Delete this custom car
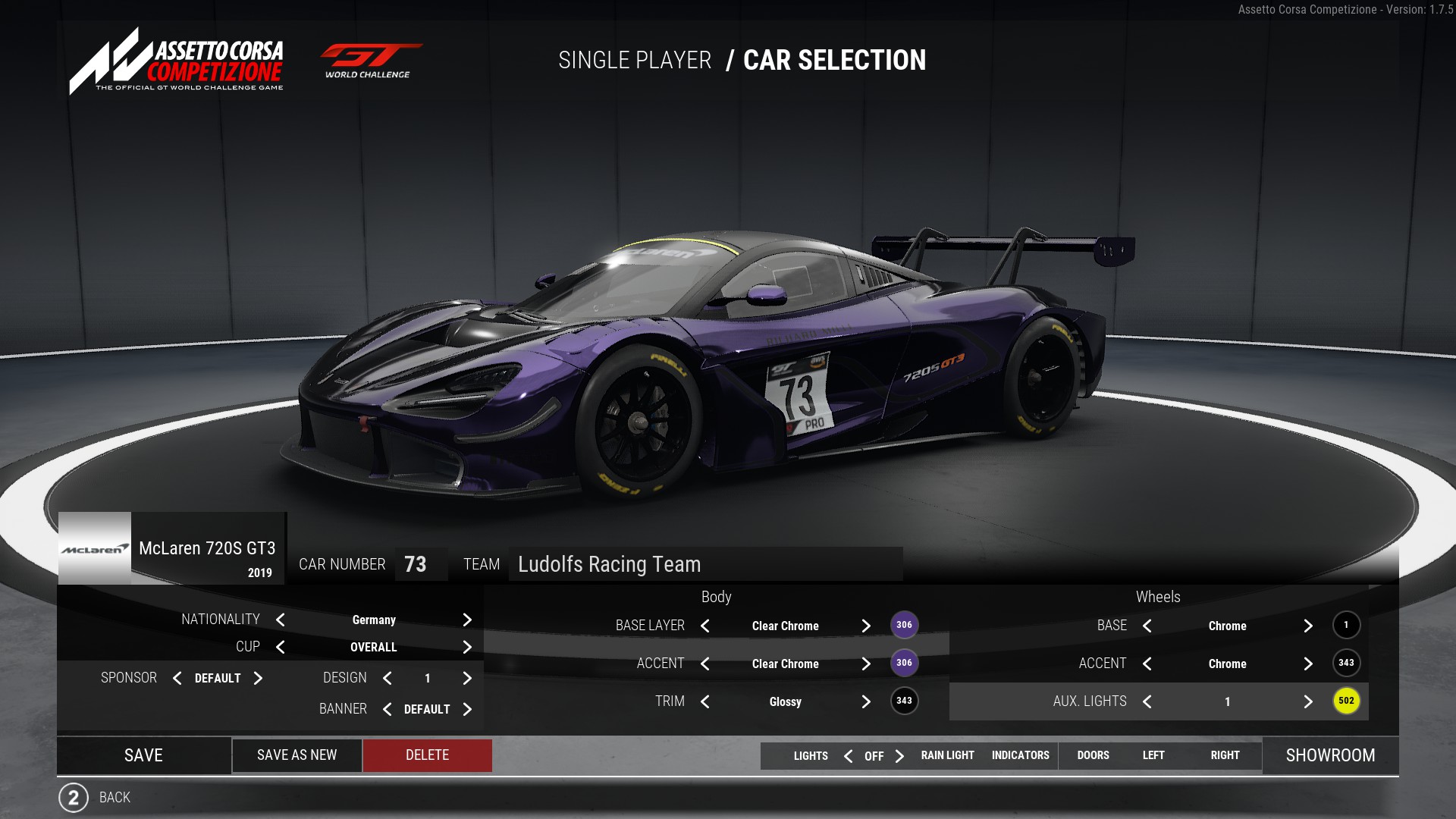This screenshot has height=819, width=1456. click(x=427, y=755)
